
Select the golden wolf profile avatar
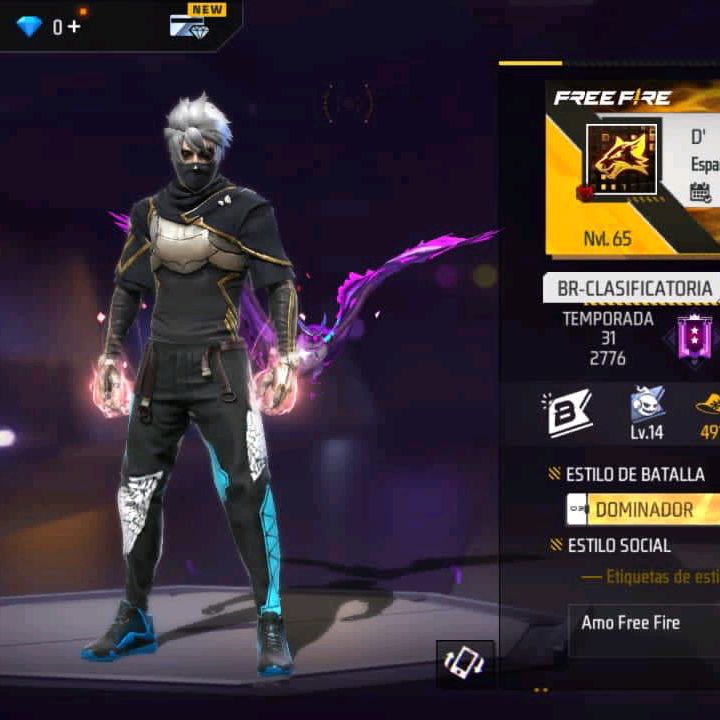pos(621,159)
